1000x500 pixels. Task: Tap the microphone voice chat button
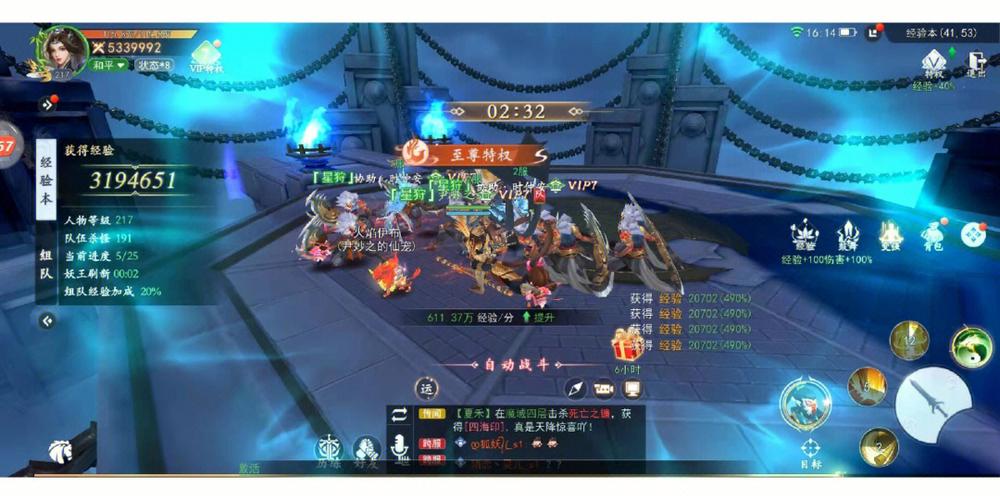401,448
